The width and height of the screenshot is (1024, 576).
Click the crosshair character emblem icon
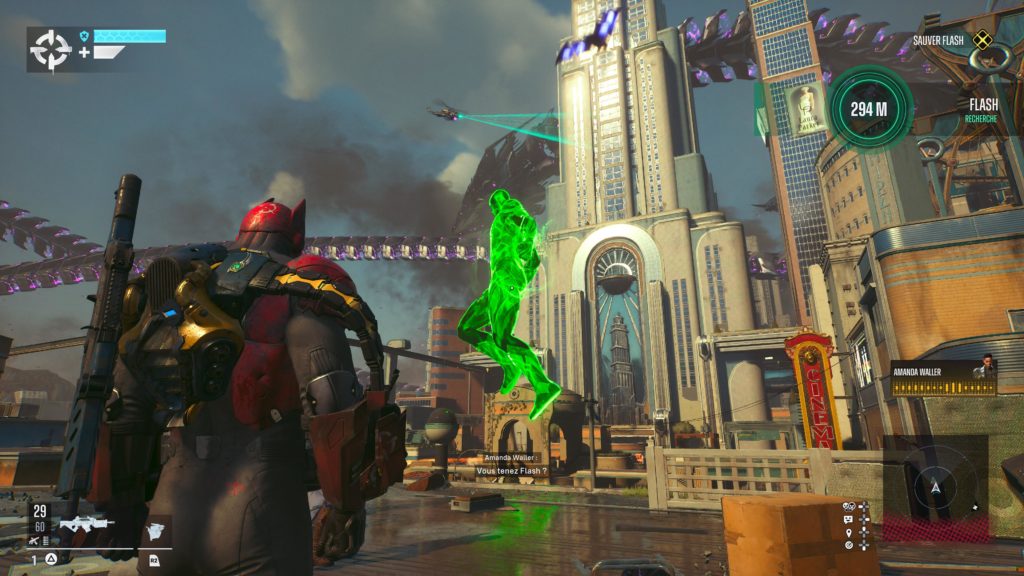(50, 49)
